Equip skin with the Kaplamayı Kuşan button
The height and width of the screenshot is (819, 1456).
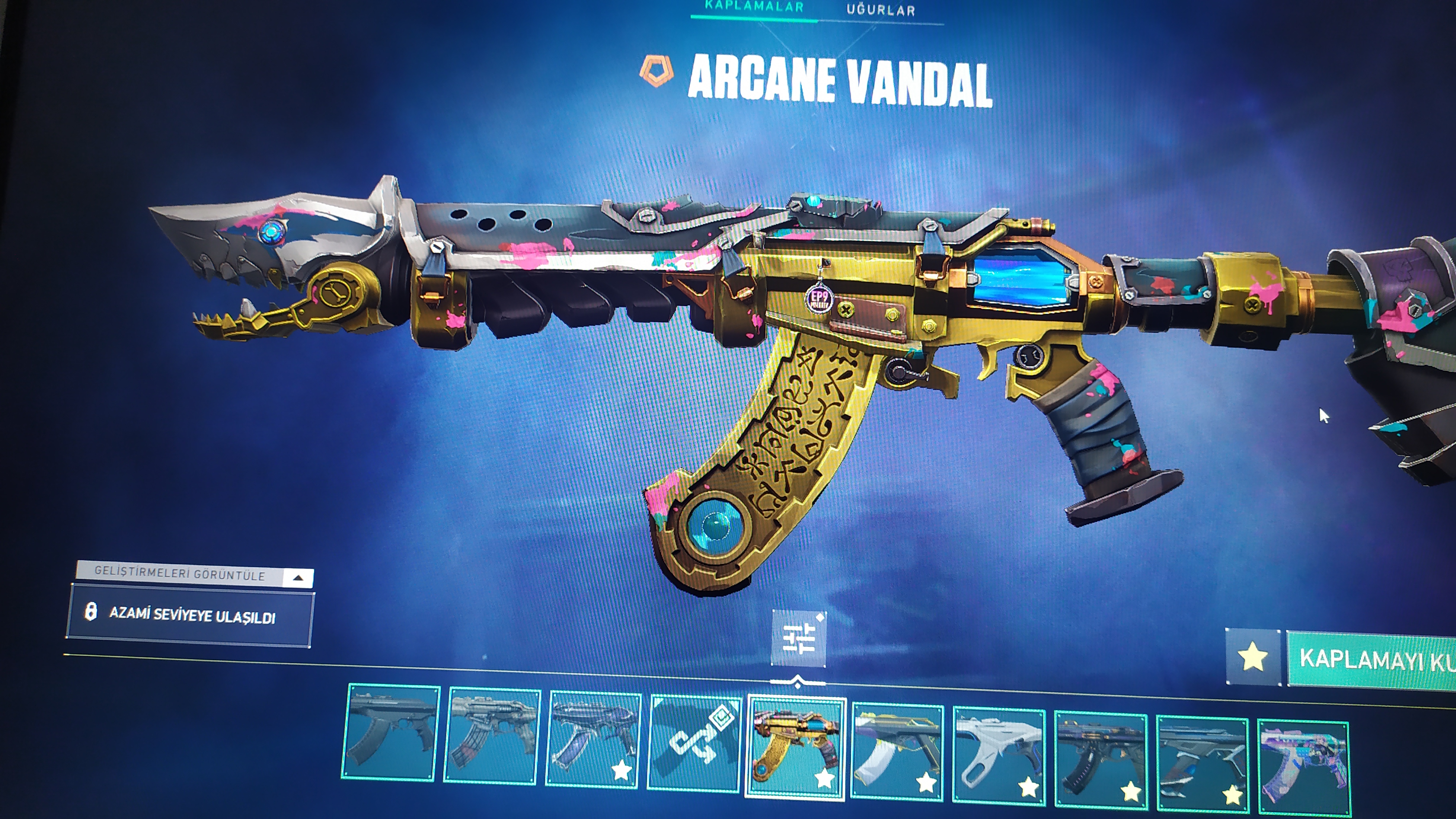coord(1373,660)
